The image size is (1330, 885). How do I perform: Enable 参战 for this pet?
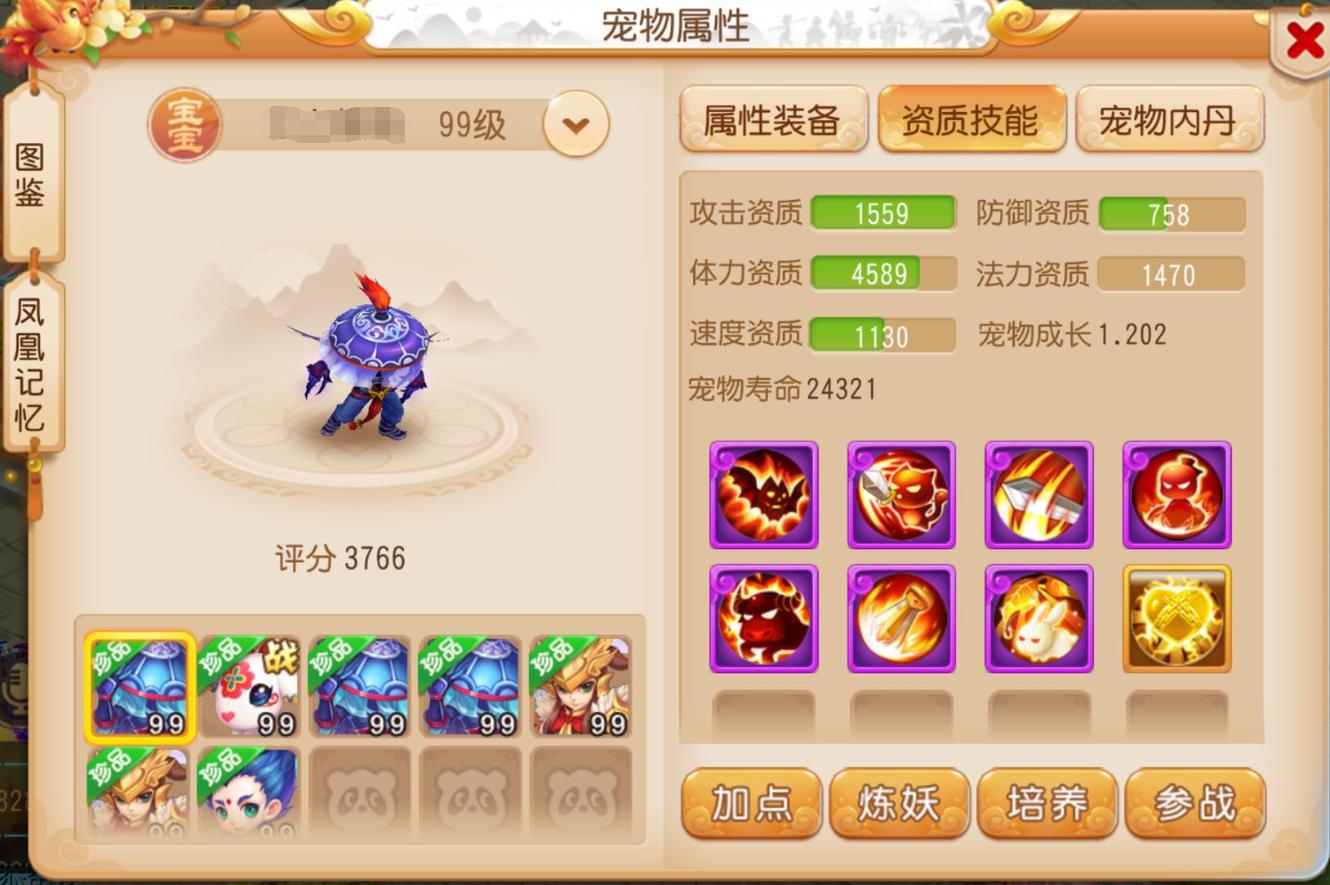[x=1196, y=803]
